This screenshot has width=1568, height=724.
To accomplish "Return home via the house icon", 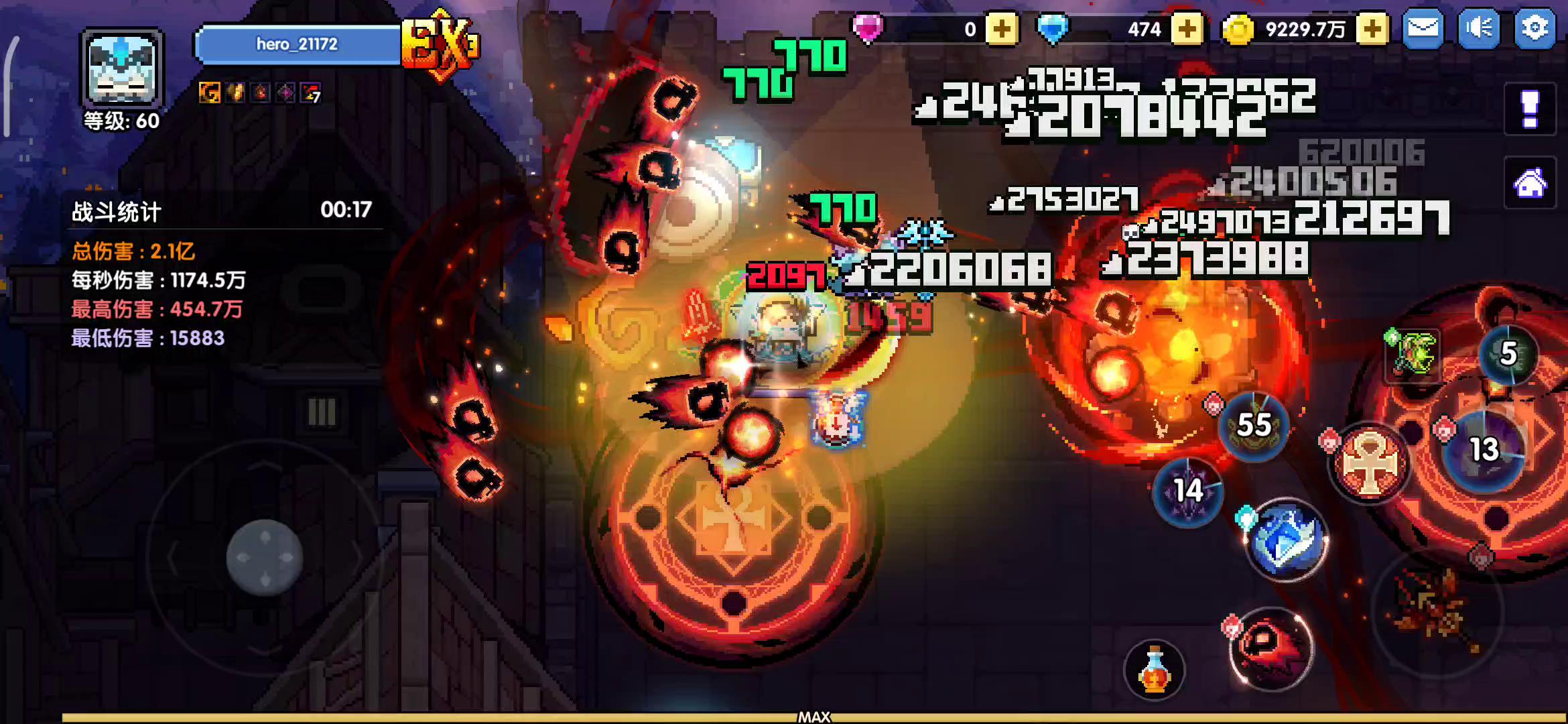I will coord(1531,183).
